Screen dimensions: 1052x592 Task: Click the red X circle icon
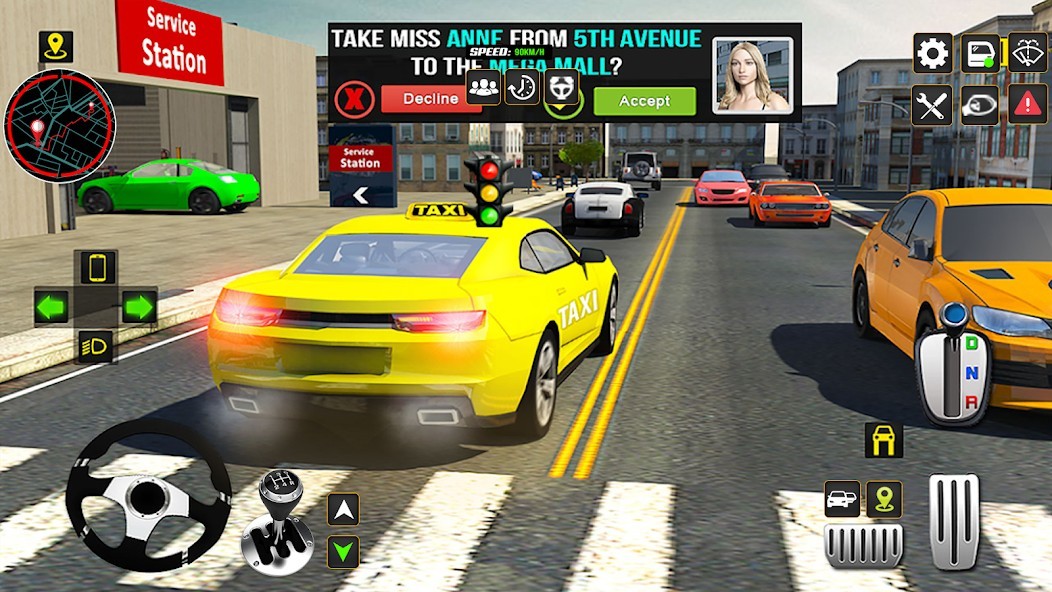(x=354, y=100)
